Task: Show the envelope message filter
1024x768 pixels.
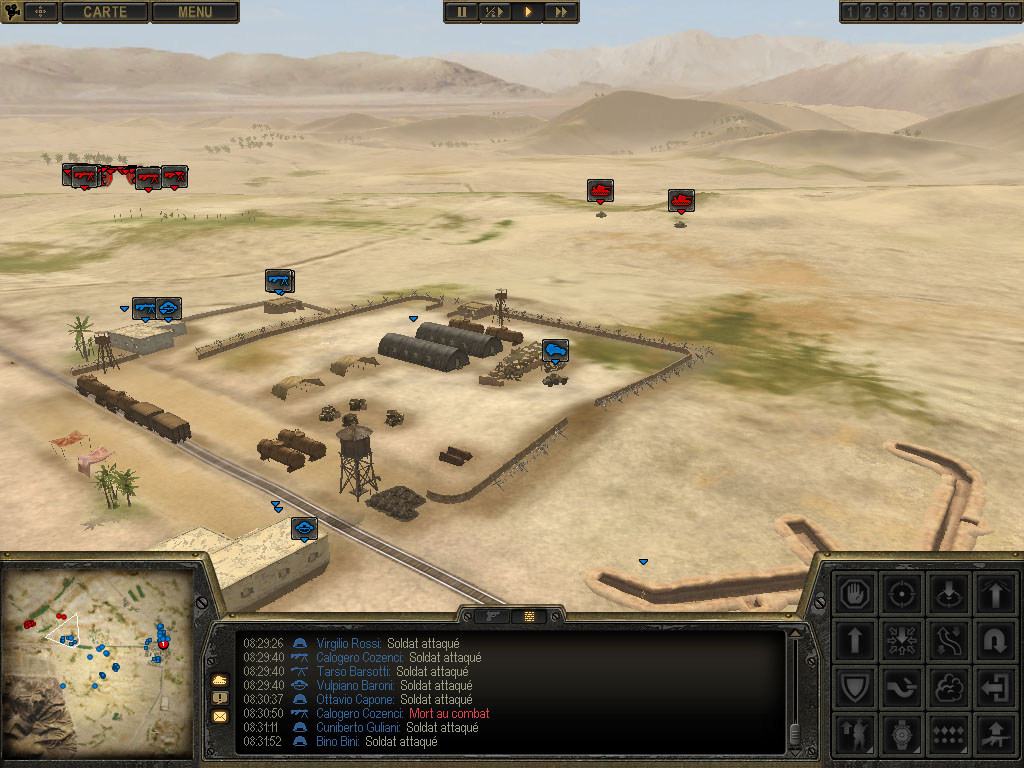Action: coord(220,716)
